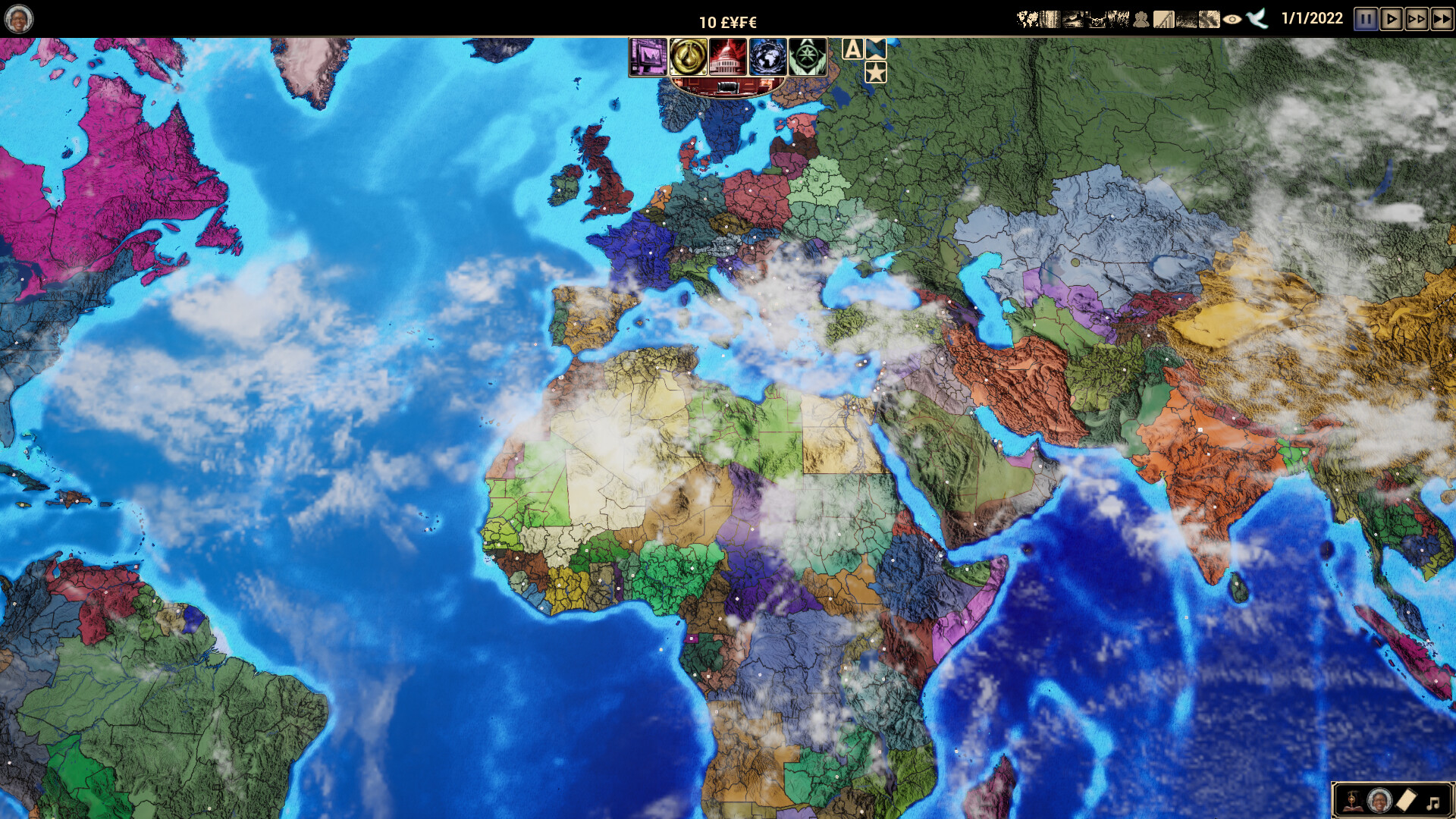
Task: Switch to the fastest solid double-arrow speed
Action: pyautogui.click(x=1442, y=19)
